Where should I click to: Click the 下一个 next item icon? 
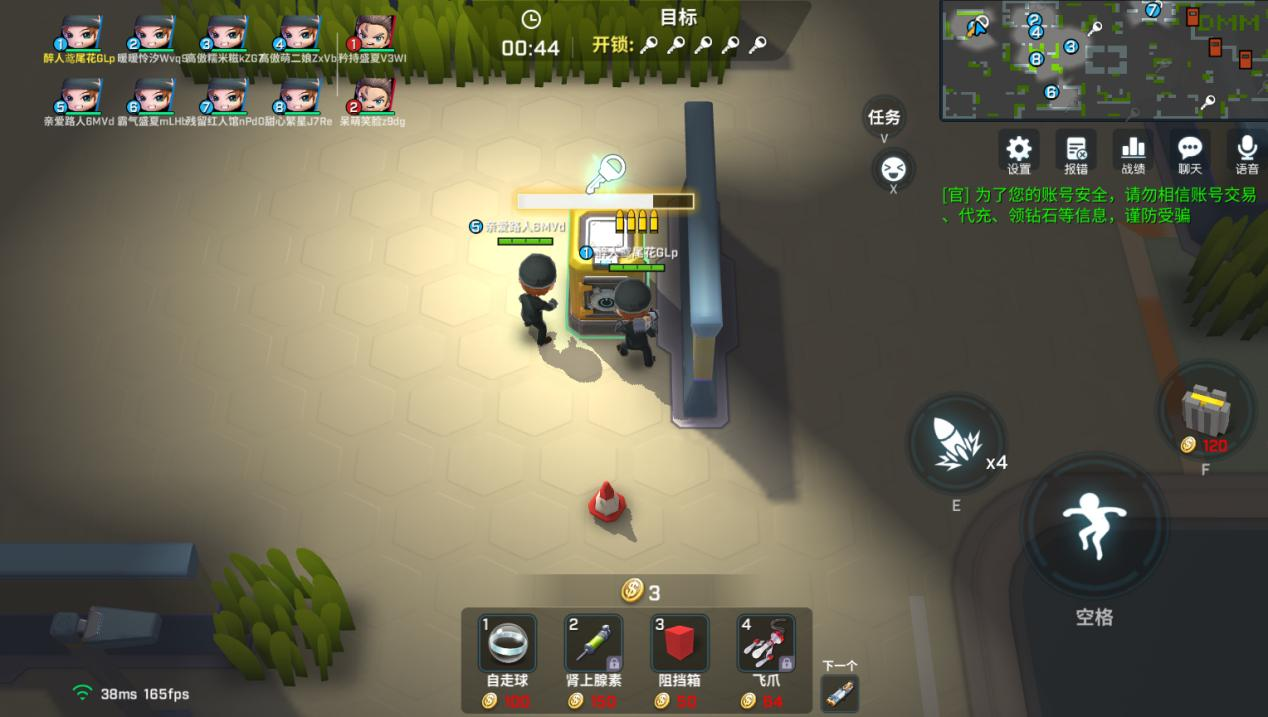pos(839,692)
